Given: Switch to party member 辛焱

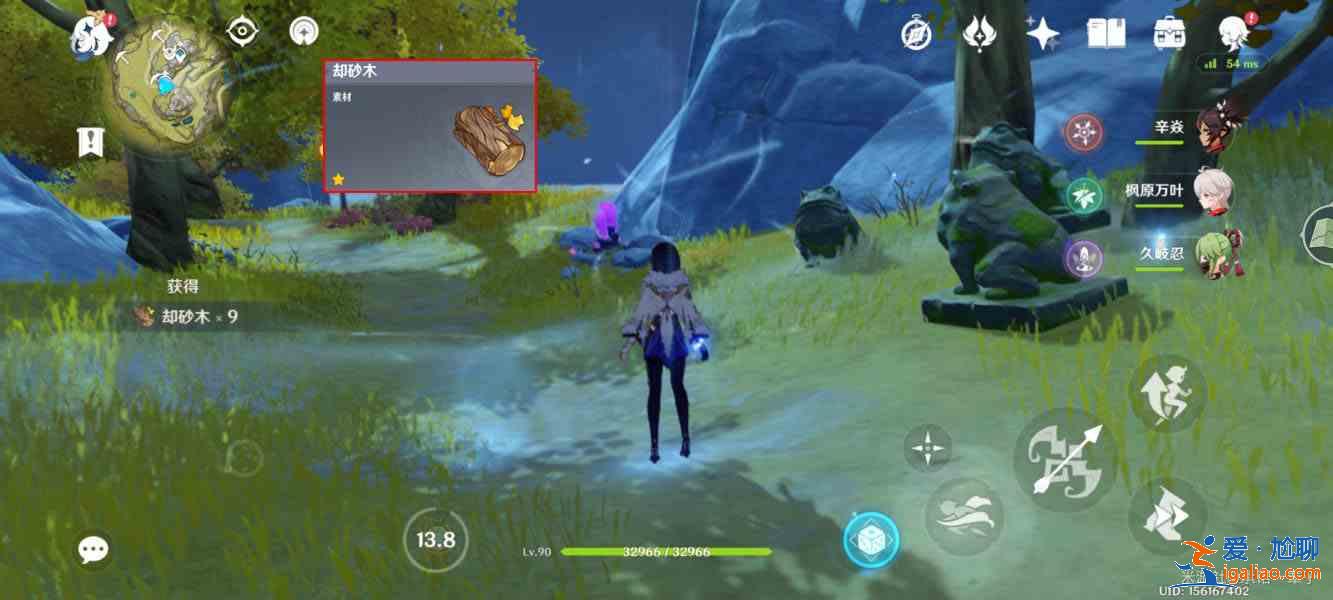Looking at the screenshot, I should point(1212,128).
